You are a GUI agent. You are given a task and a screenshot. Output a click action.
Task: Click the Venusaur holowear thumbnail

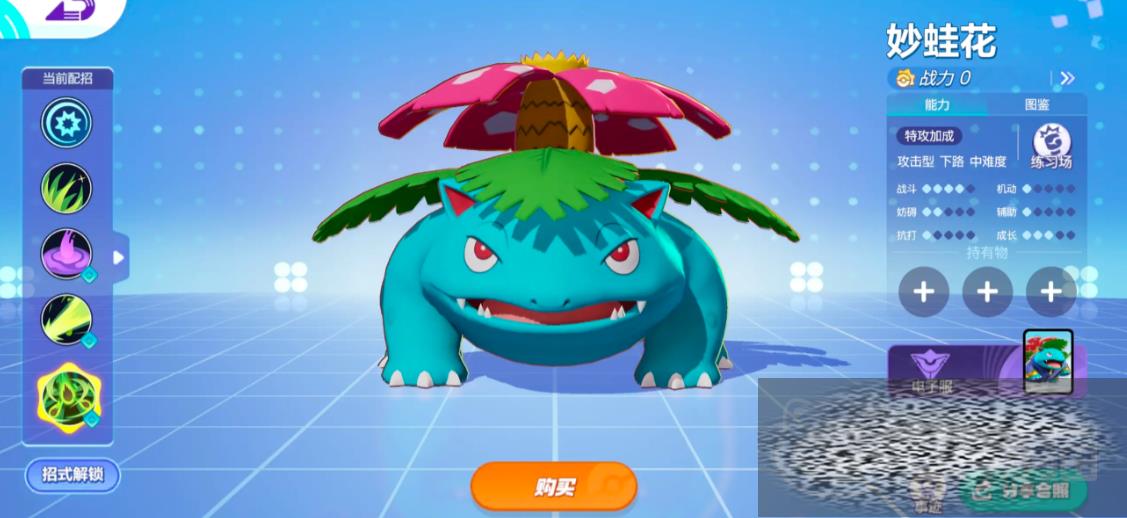click(x=1047, y=358)
